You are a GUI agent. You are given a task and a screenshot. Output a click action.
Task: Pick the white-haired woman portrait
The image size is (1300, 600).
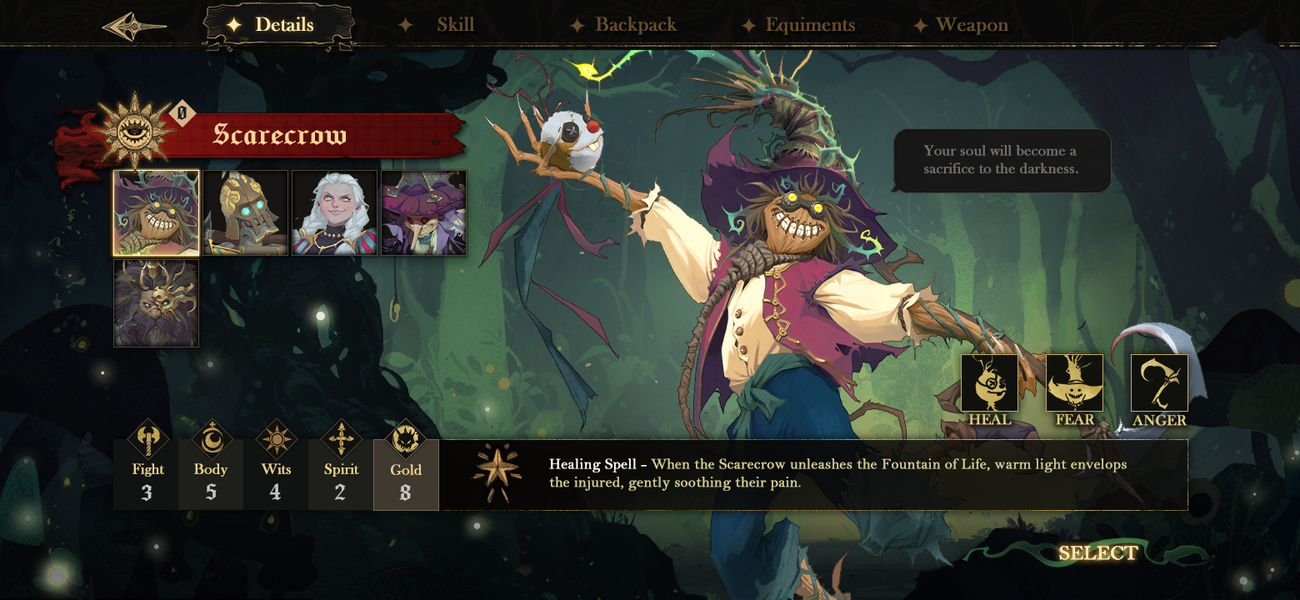tap(335, 213)
